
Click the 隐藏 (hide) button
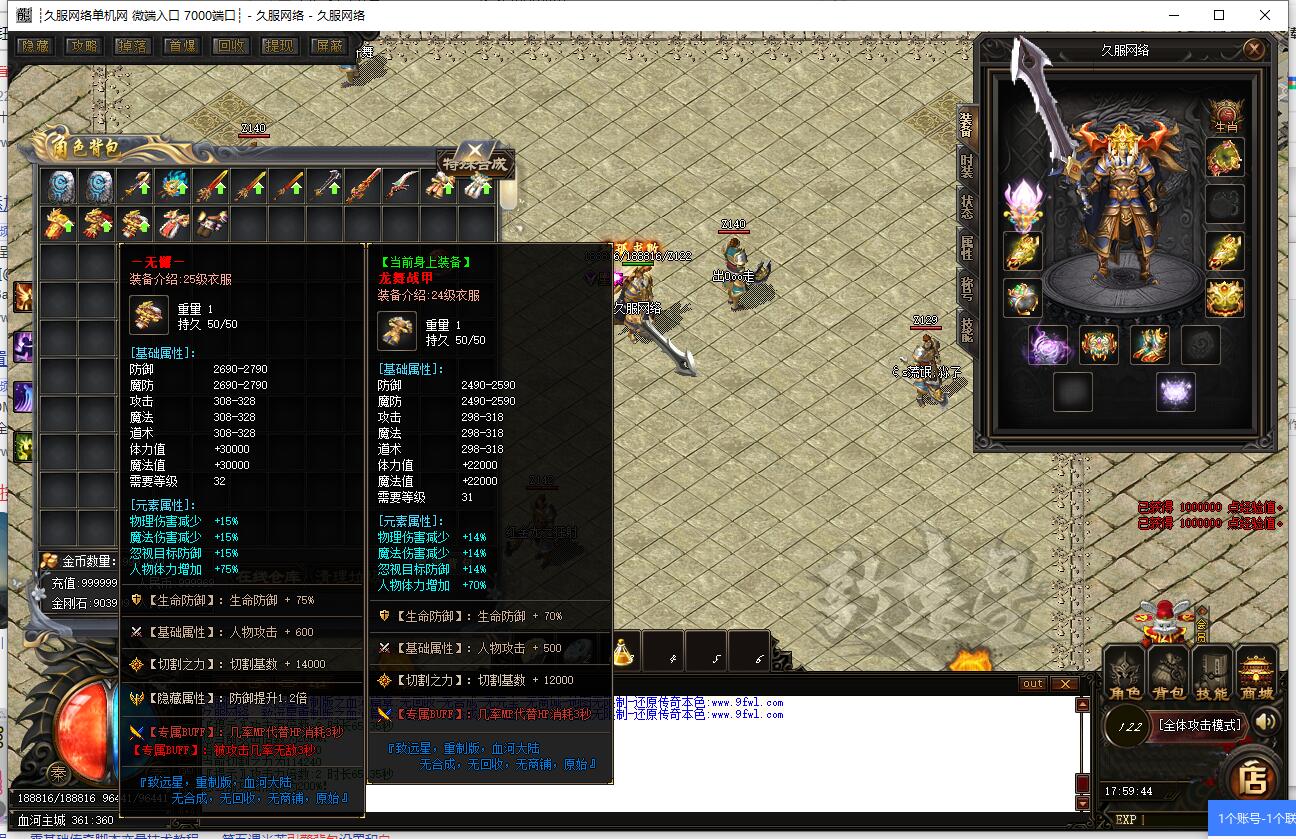(35, 46)
